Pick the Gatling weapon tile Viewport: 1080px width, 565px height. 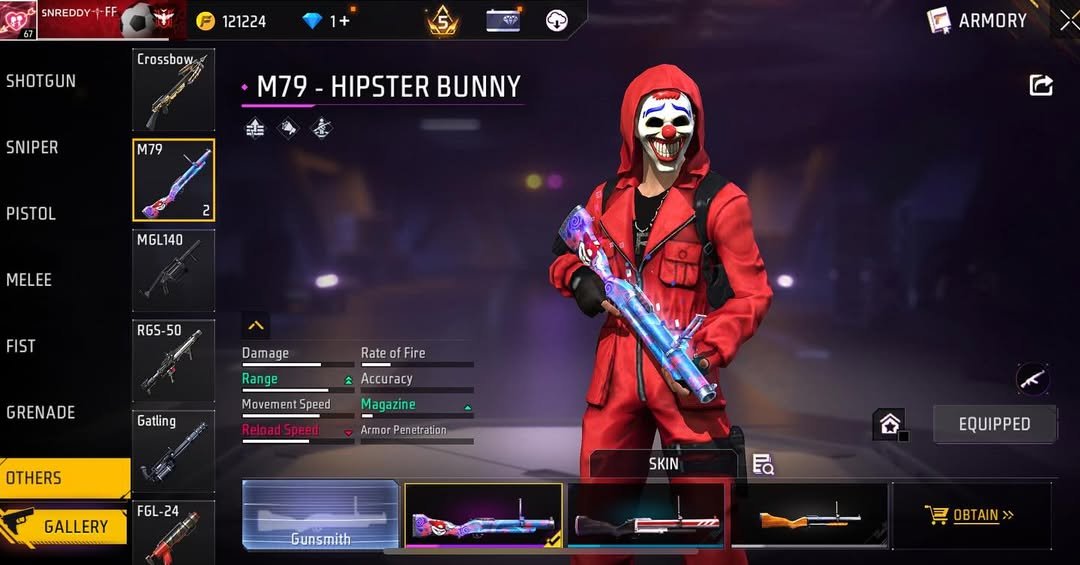tap(173, 450)
